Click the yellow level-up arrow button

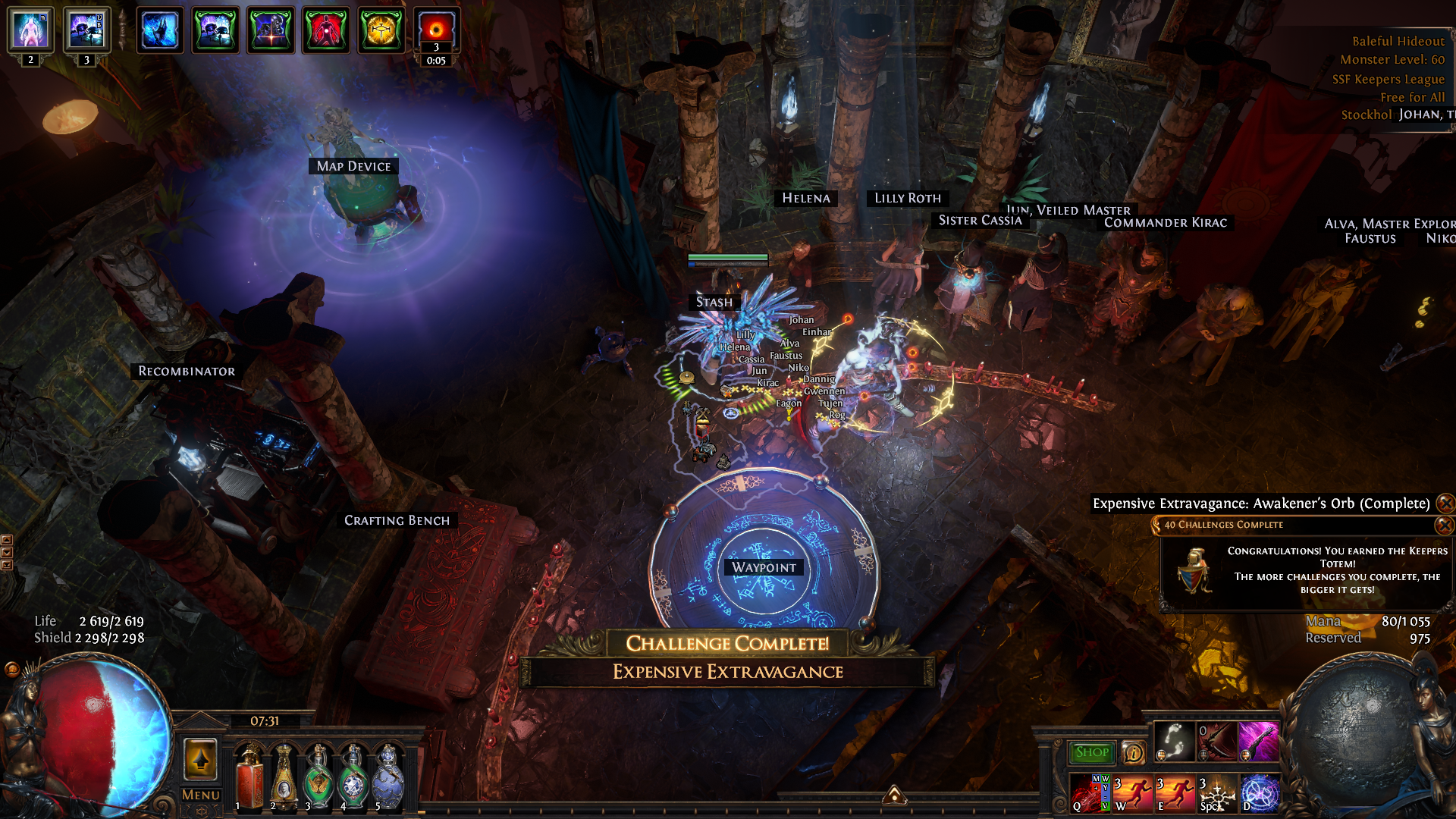200,758
